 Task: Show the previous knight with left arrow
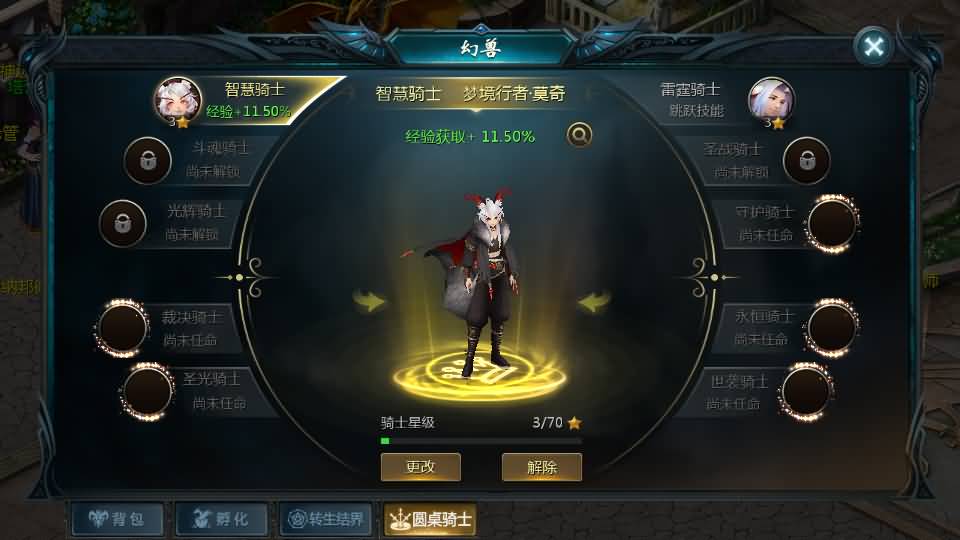[x=370, y=301]
